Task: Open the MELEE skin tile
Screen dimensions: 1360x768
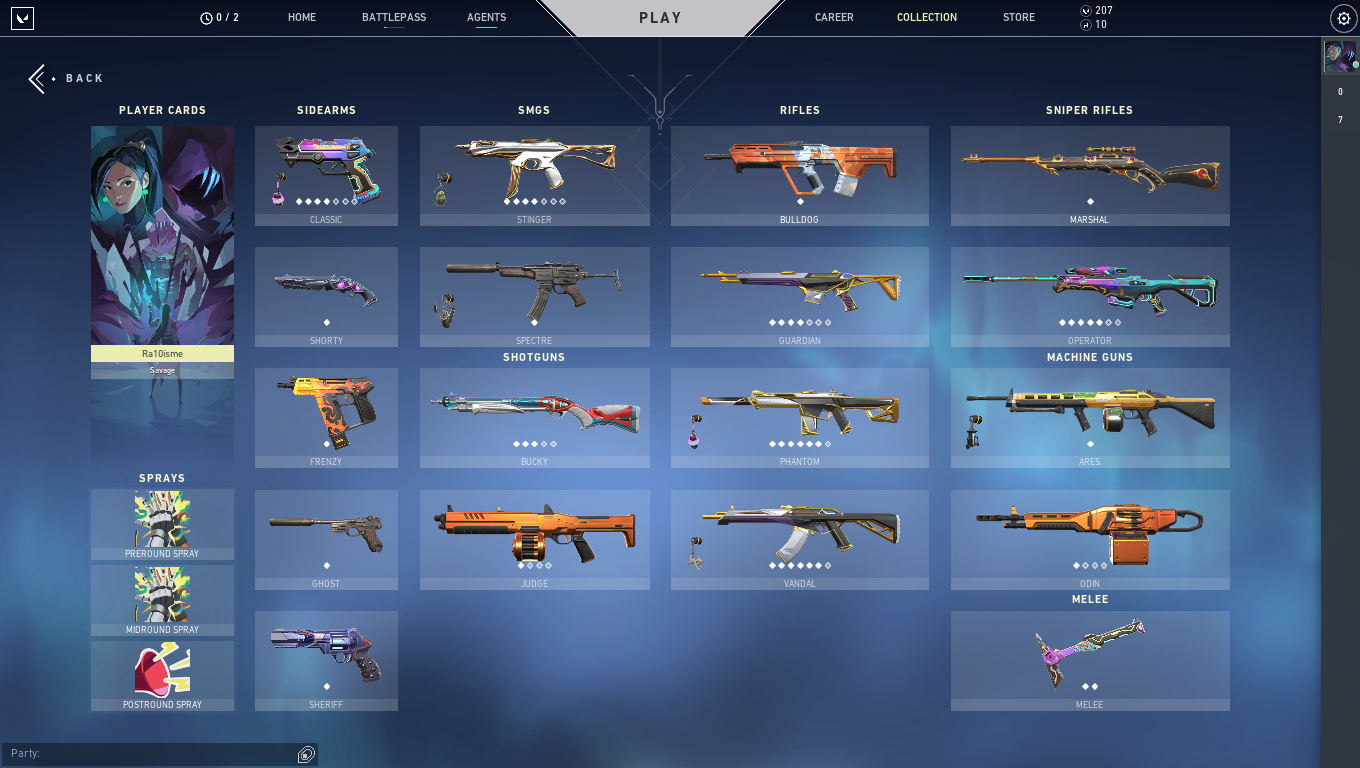Action: click(x=1089, y=660)
